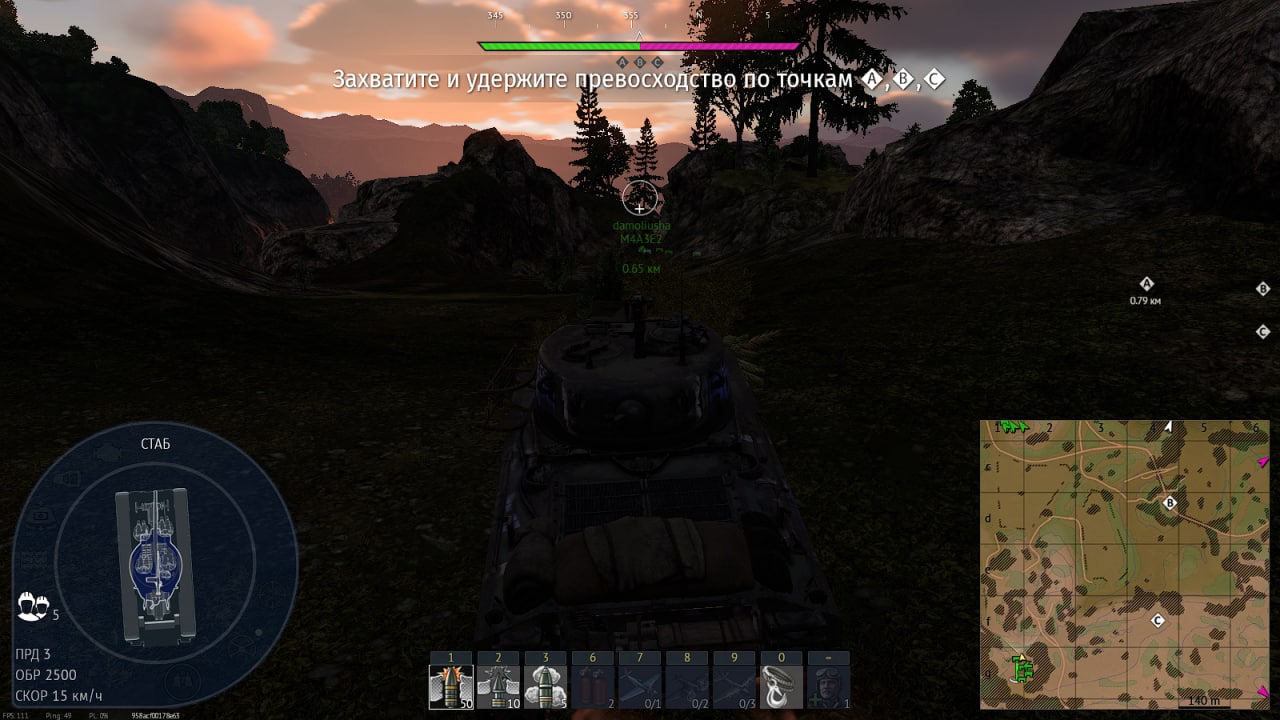Switch to the shell with 10 rounds
Screen dimensions: 1280x720
pos(498,687)
